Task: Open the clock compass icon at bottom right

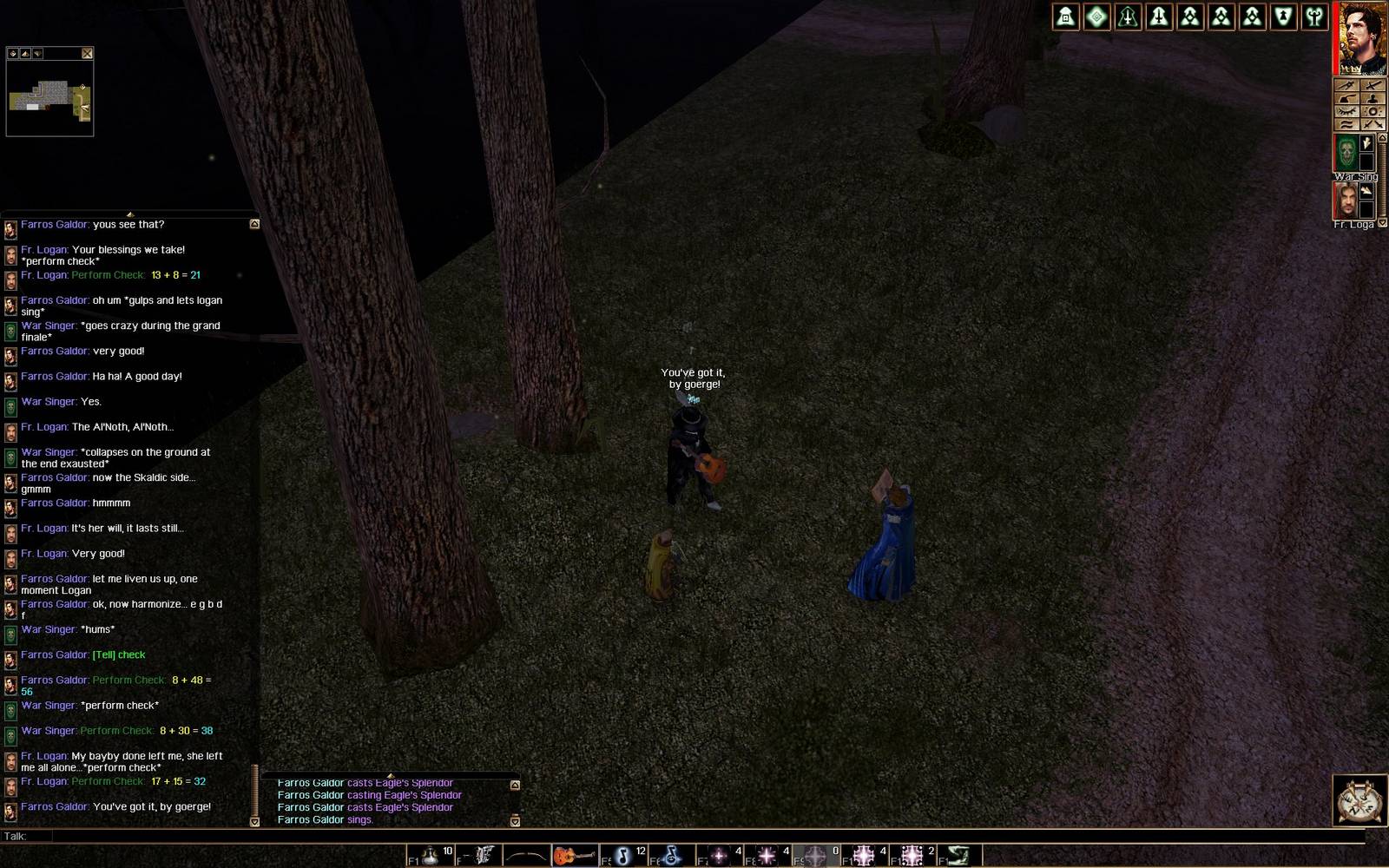Action: tap(1359, 800)
